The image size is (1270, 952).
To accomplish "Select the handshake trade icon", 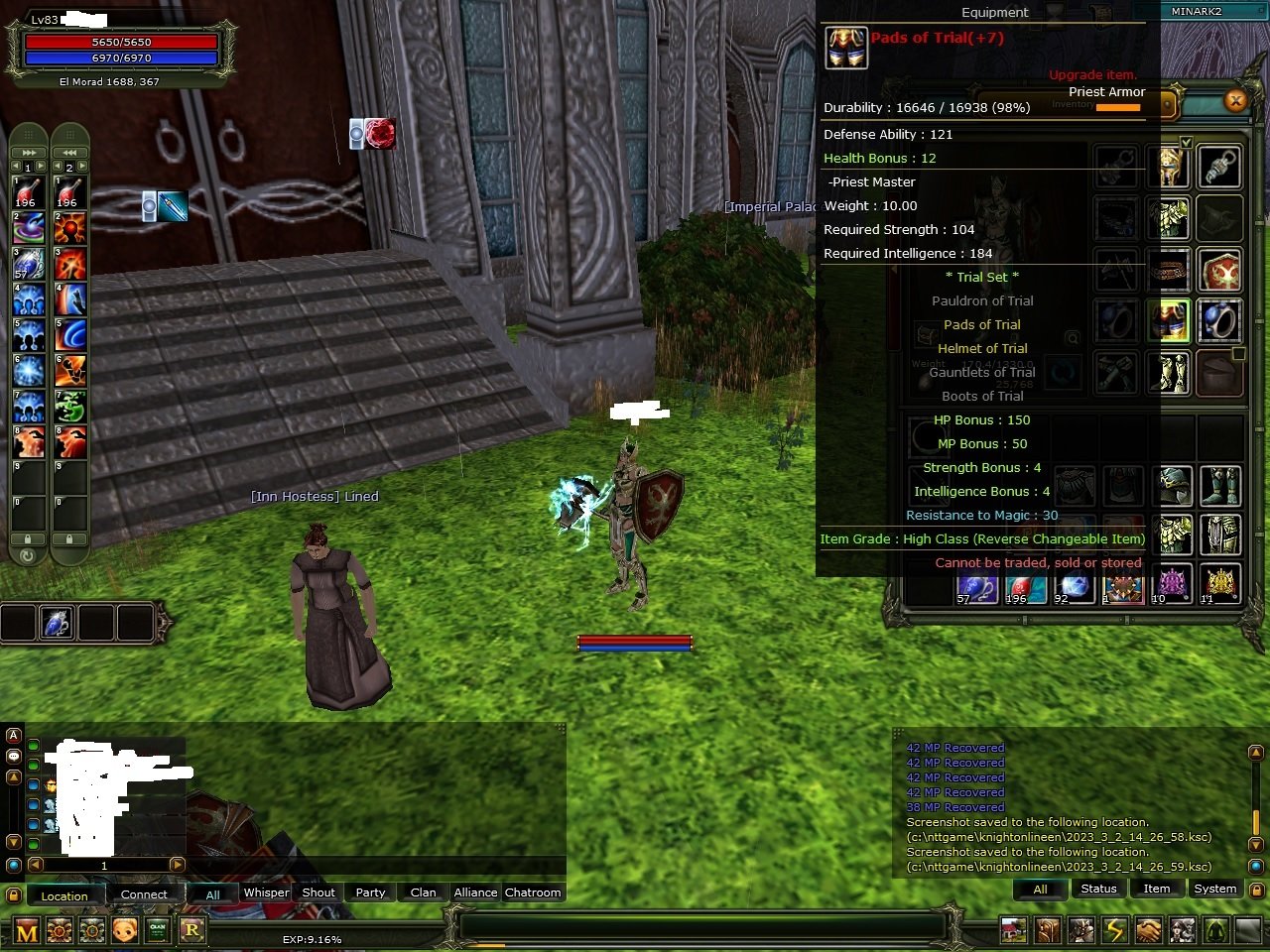I will point(1147,930).
